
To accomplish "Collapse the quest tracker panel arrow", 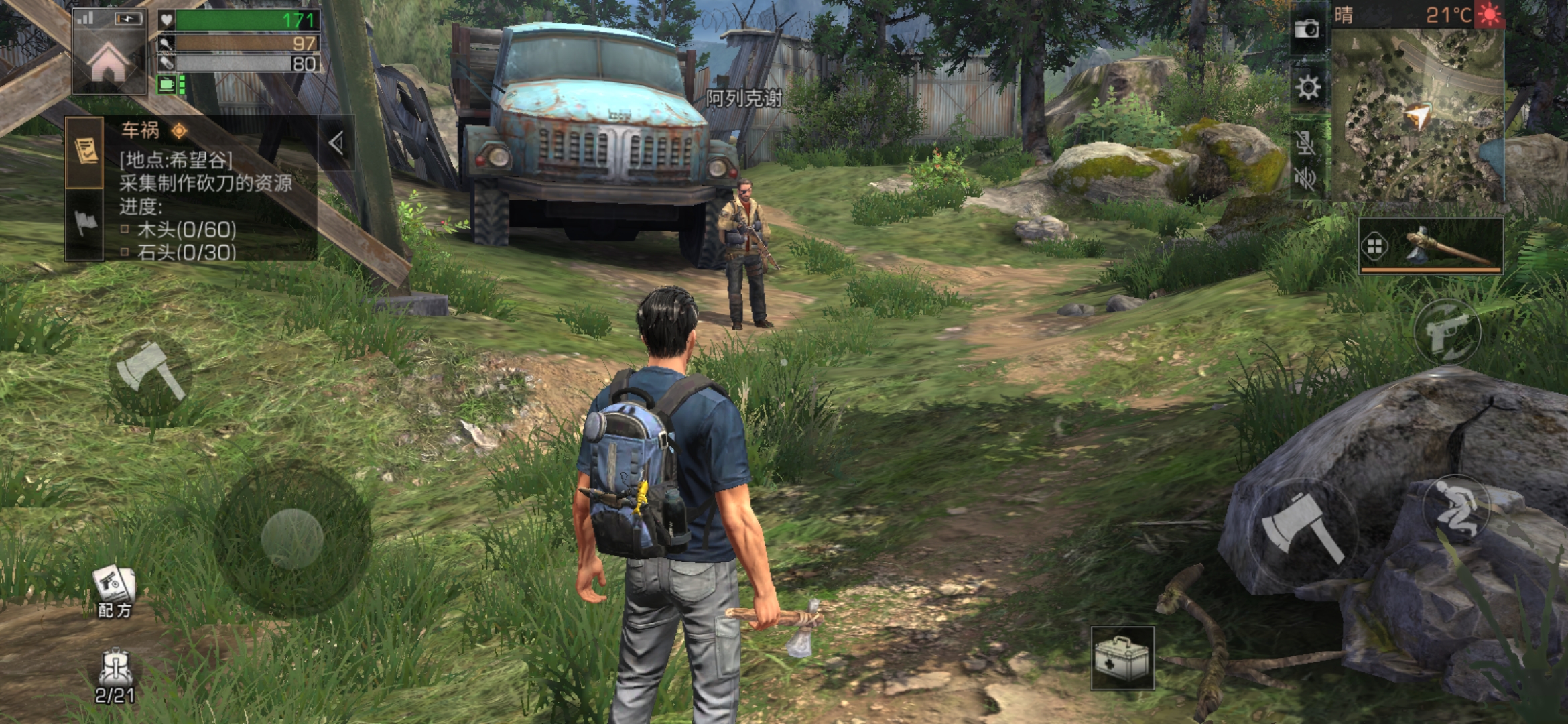I will click(336, 142).
